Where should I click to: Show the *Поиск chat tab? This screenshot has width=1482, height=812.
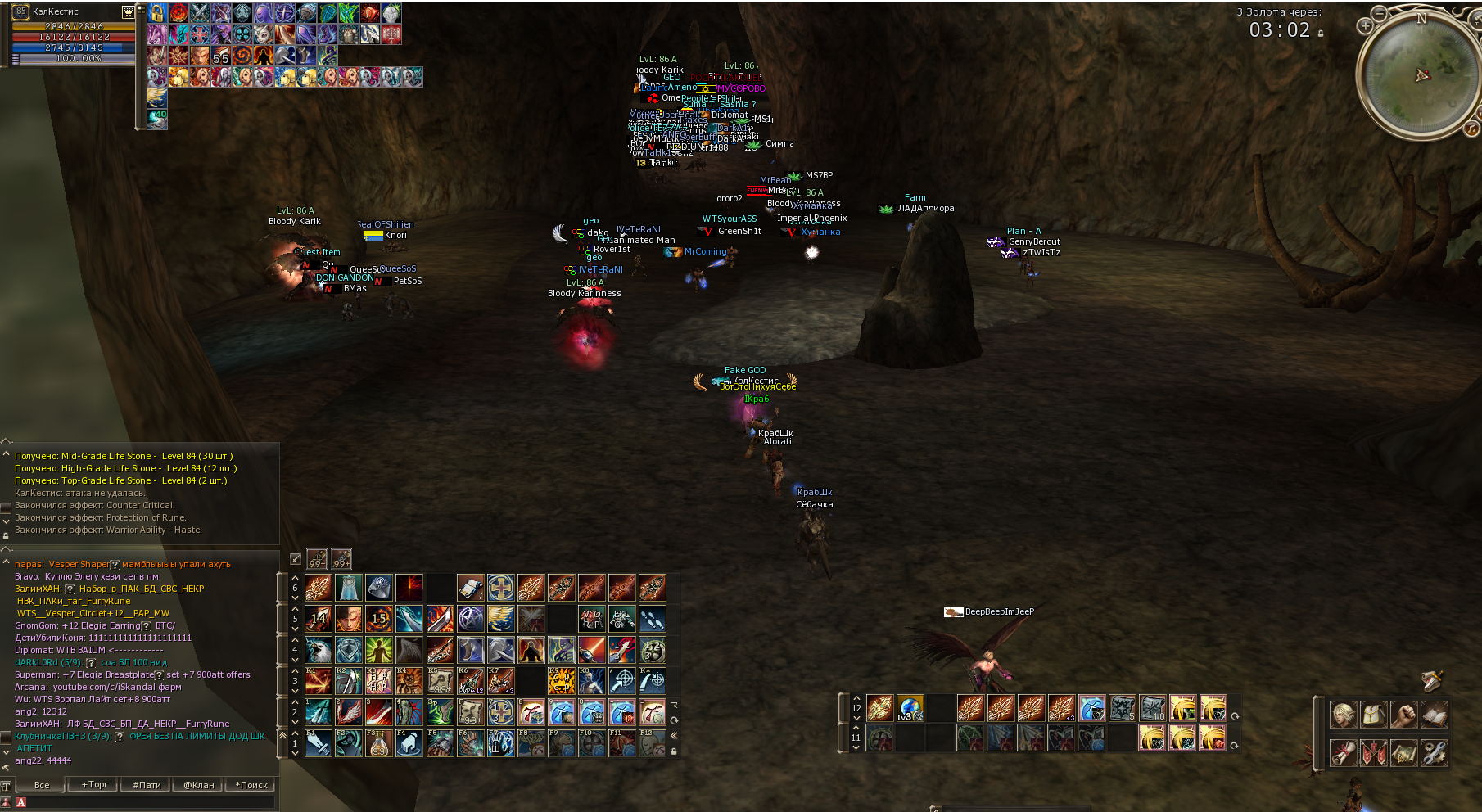[x=252, y=785]
